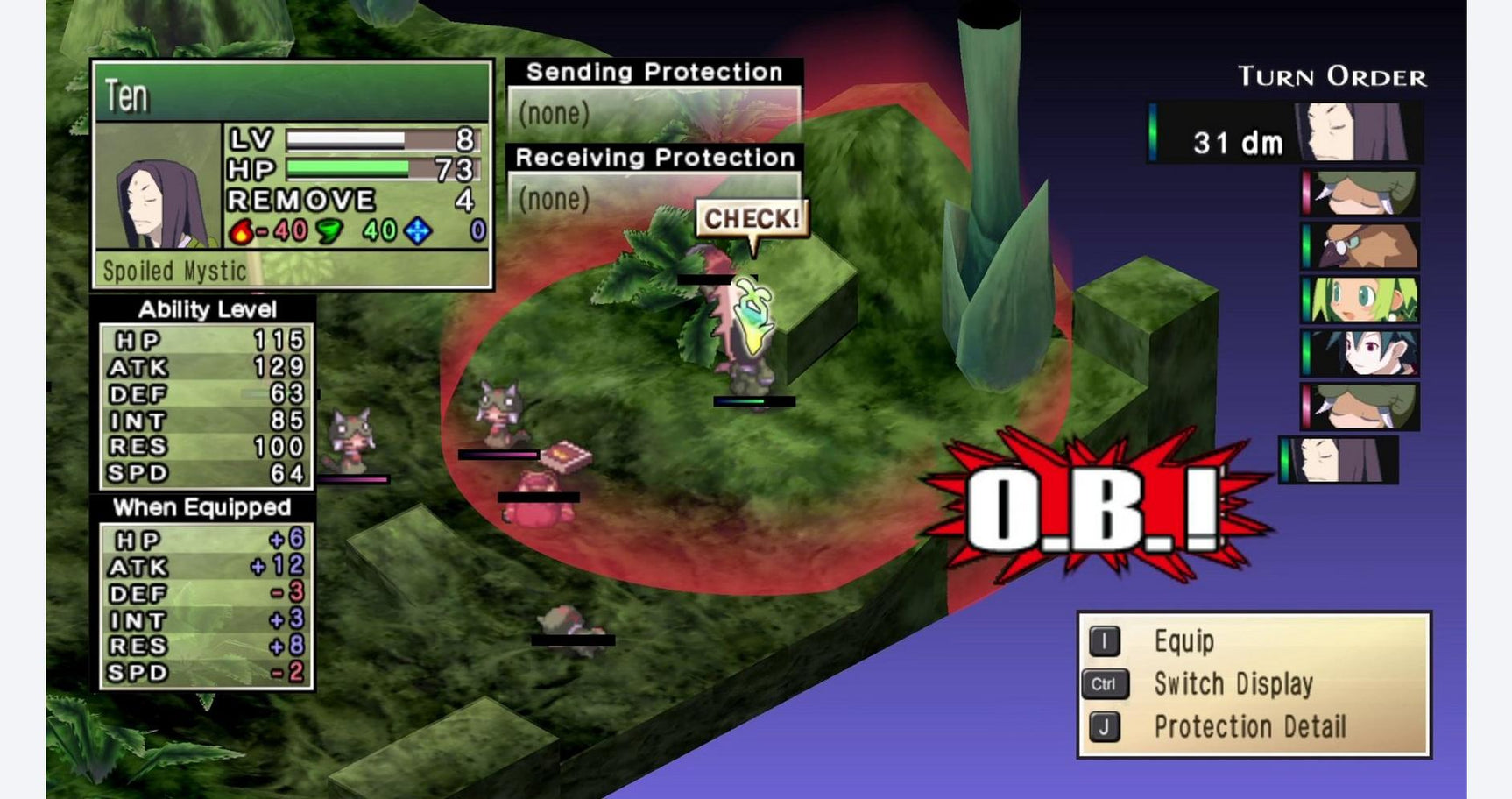
Task: Select the Receiving Protection (none) slot
Action: pyautogui.click(x=654, y=199)
